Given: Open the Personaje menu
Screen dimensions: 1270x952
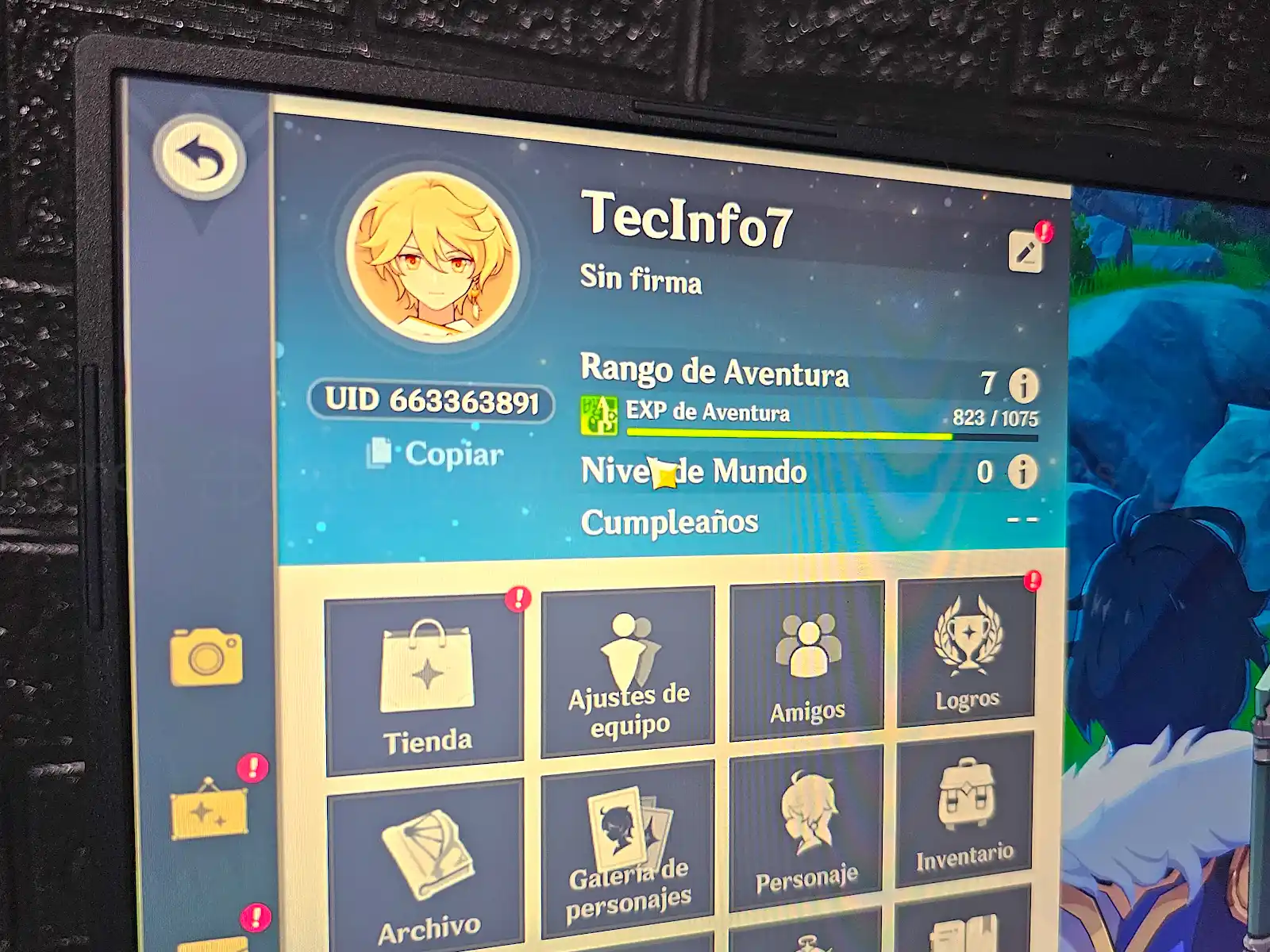Looking at the screenshot, I should coord(806,829).
